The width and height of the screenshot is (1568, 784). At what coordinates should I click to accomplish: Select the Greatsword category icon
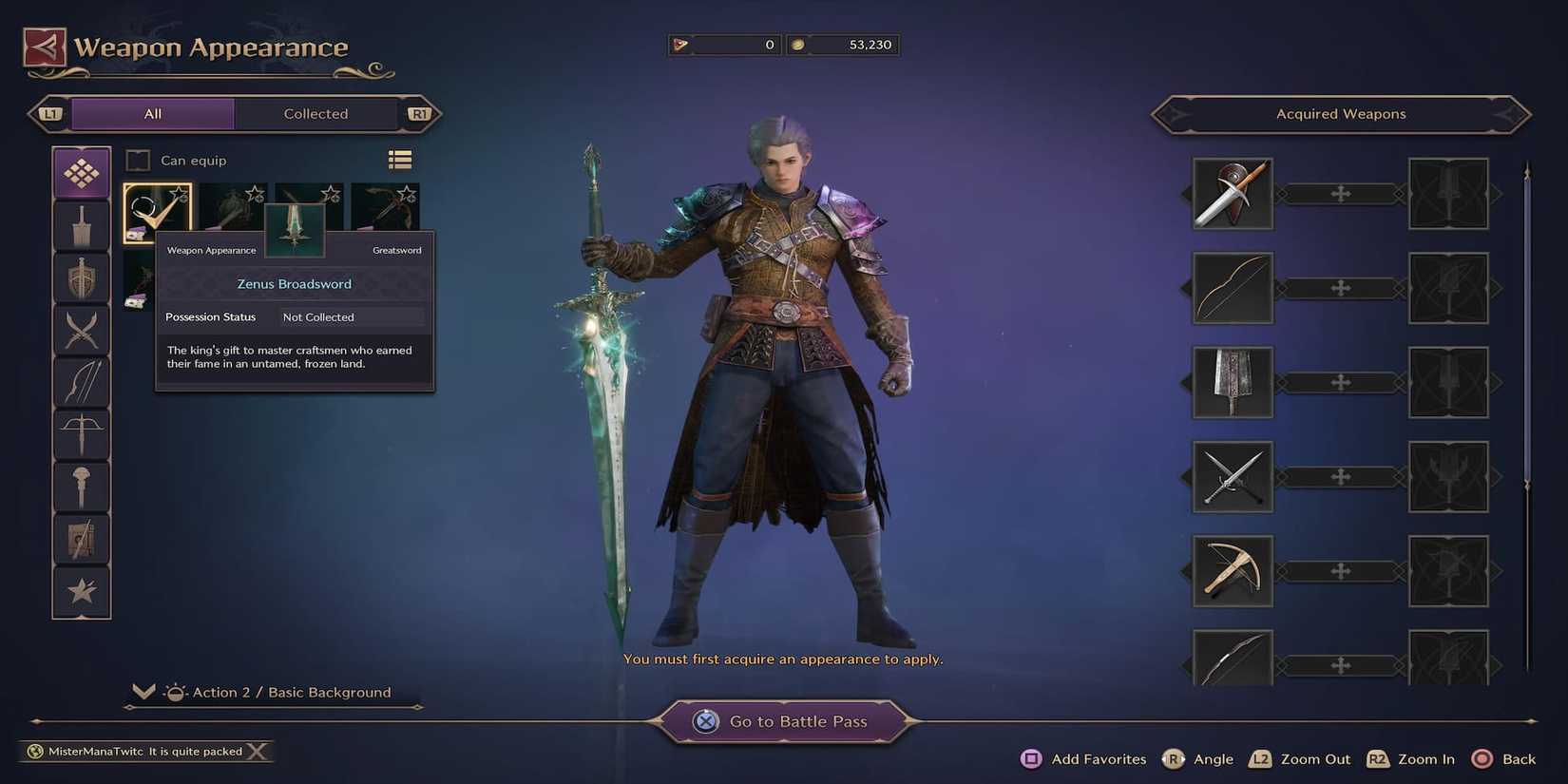click(x=81, y=225)
